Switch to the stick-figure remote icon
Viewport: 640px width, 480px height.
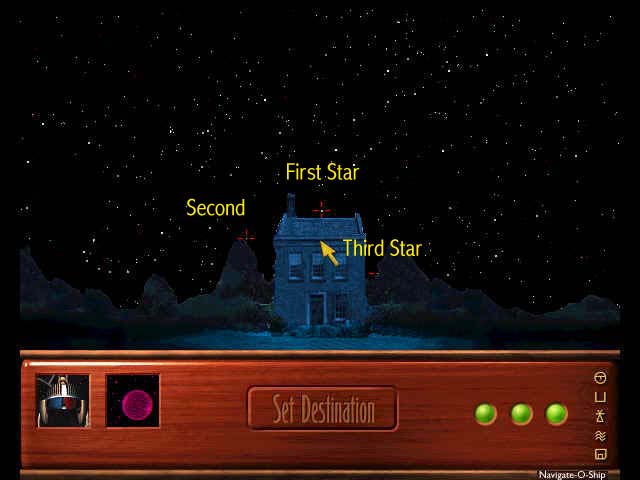[600, 416]
